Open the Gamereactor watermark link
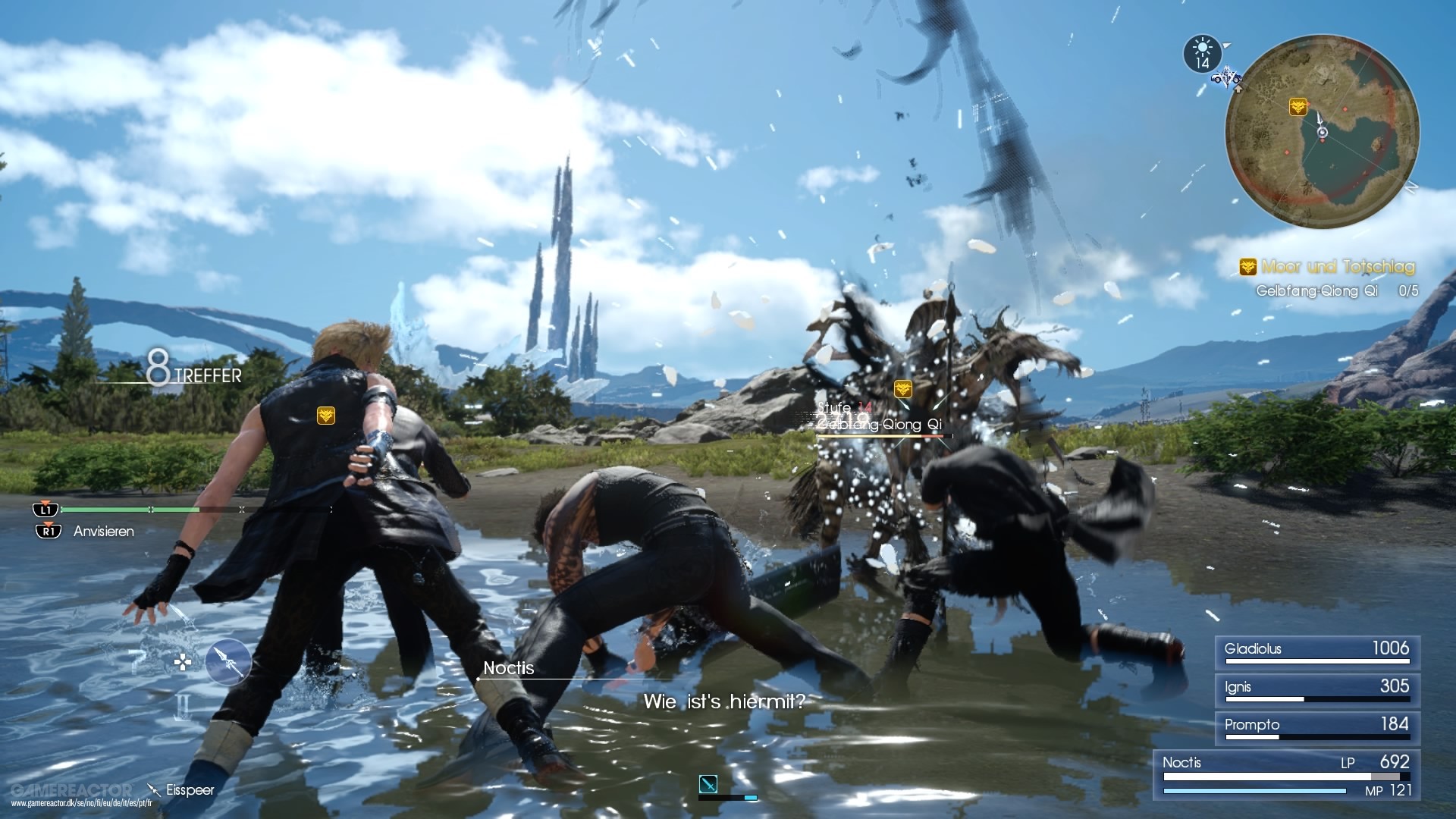Image resolution: width=1456 pixels, height=819 pixels. pyautogui.click(x=72, y=795)
